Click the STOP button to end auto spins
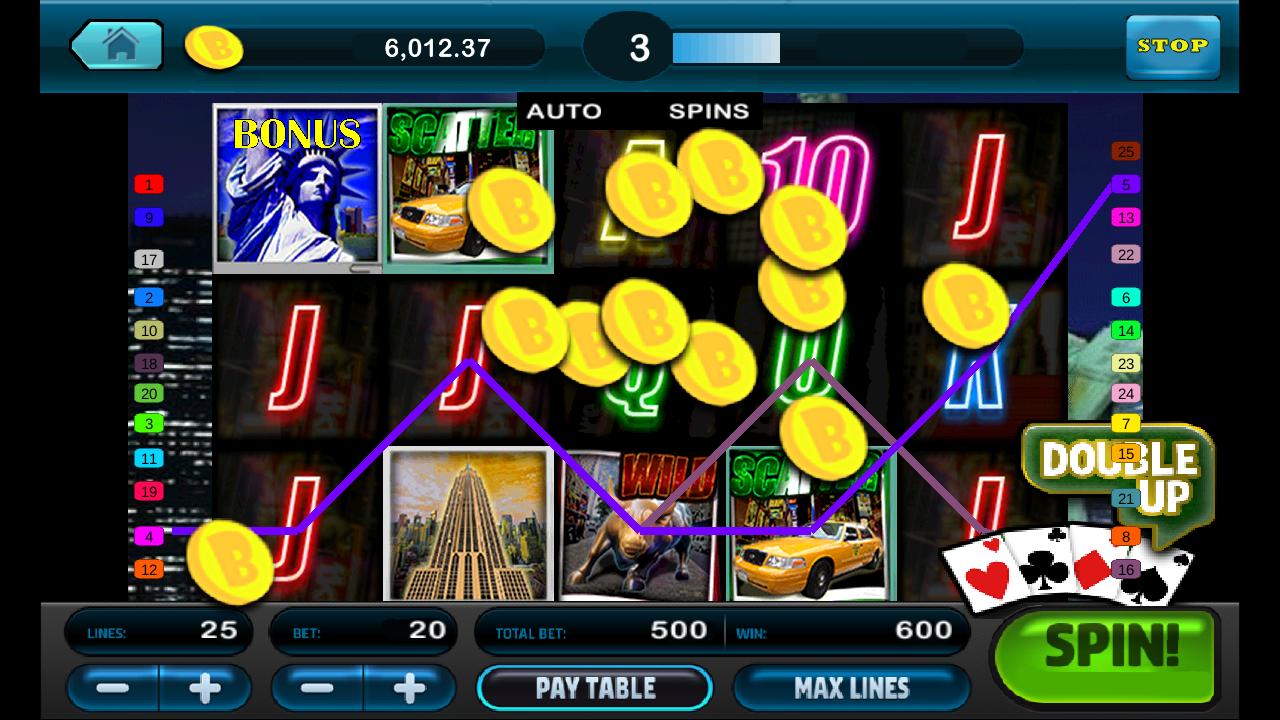 [1172, 46]
